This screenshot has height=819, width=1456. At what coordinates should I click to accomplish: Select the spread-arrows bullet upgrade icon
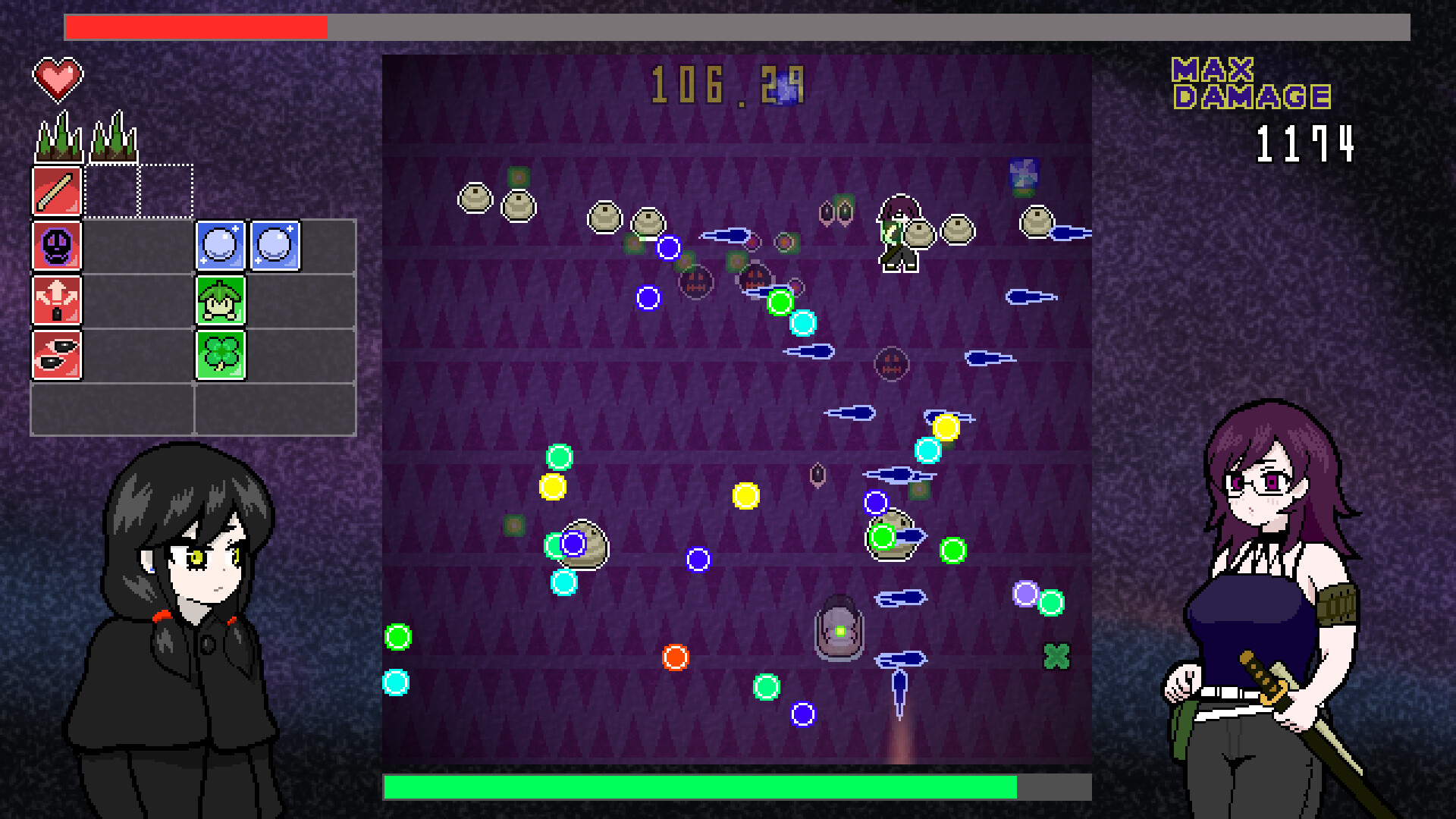57,300
